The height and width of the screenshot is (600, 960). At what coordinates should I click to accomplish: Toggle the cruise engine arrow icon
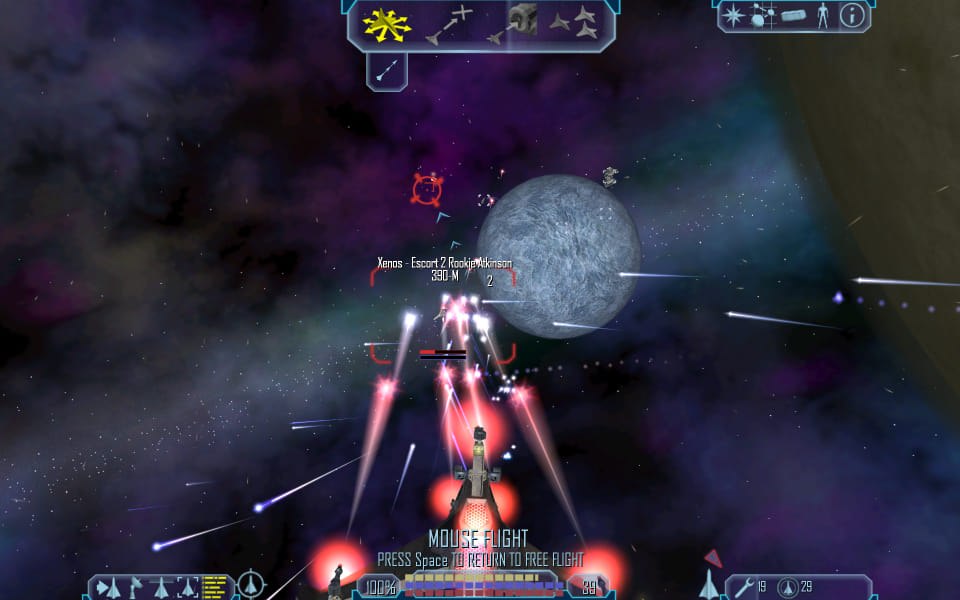386,70
